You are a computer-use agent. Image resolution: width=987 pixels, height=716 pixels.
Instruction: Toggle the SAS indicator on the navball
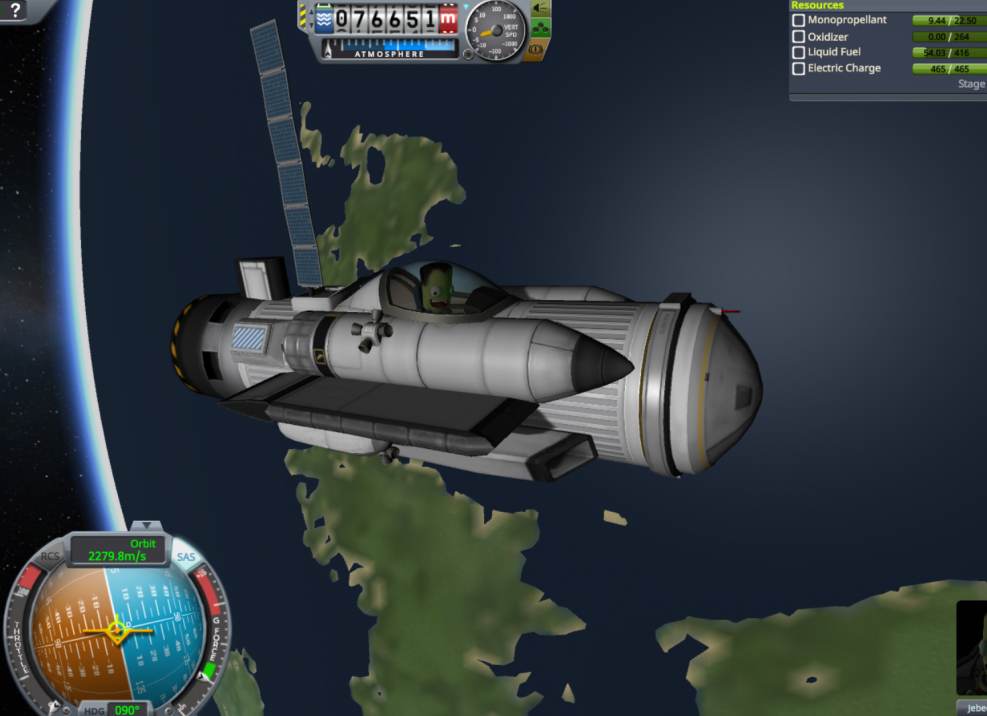[x=186, y=557]
